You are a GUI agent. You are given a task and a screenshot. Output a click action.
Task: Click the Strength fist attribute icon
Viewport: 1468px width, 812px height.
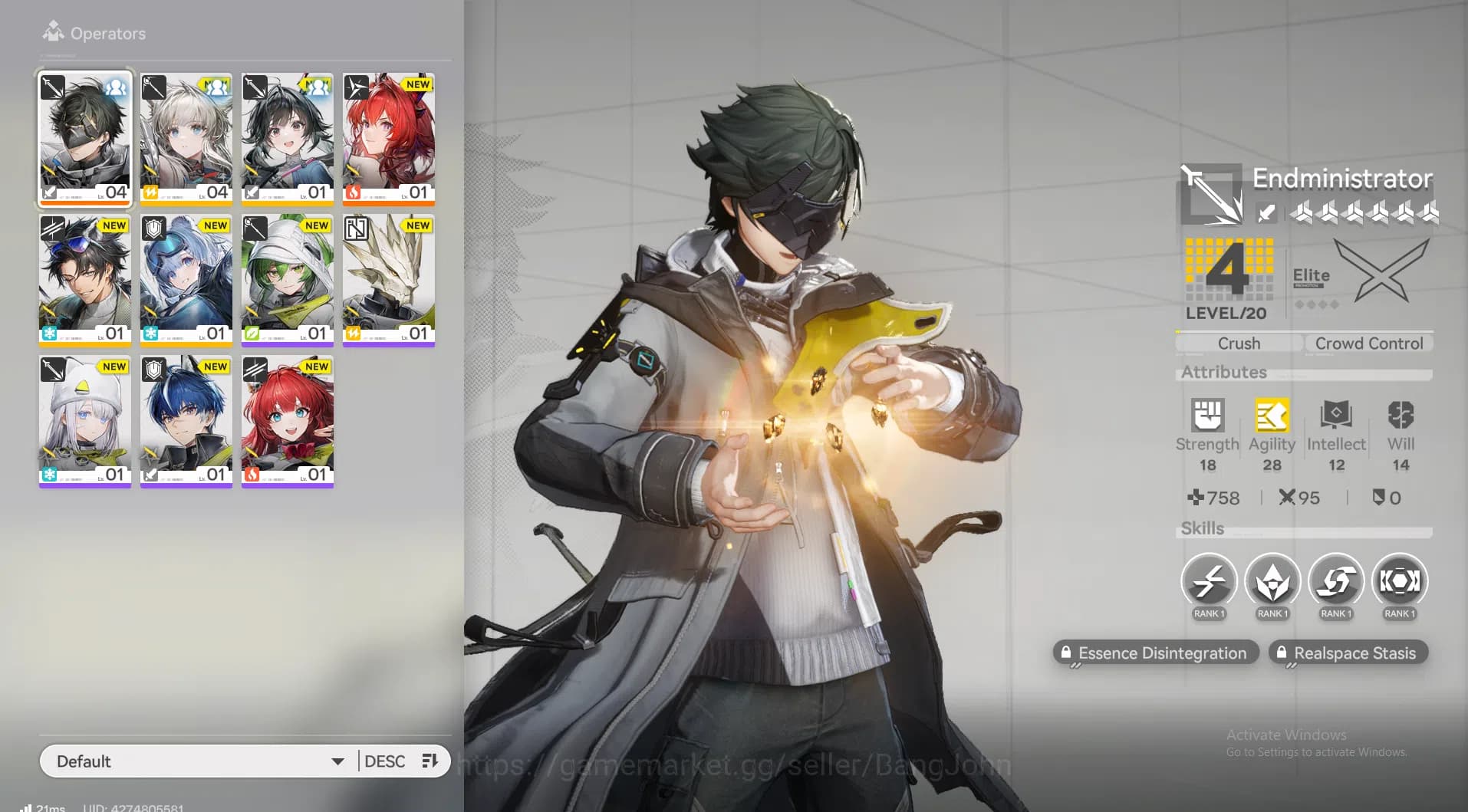[x=1207, y=416]
